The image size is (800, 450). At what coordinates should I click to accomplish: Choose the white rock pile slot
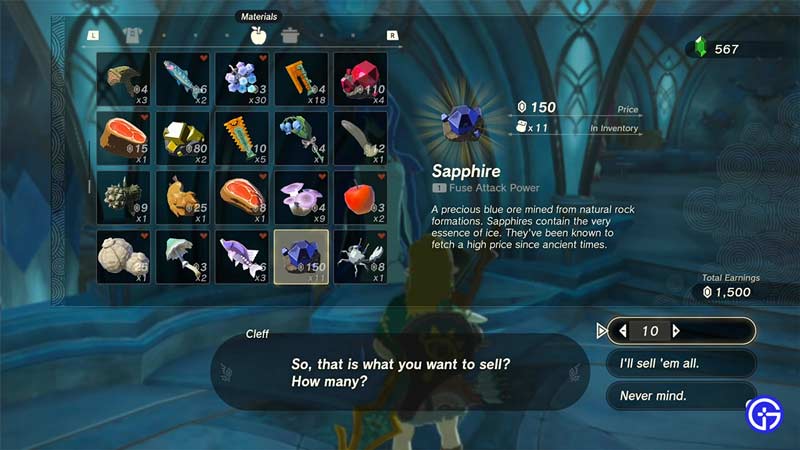pos(123,257)
